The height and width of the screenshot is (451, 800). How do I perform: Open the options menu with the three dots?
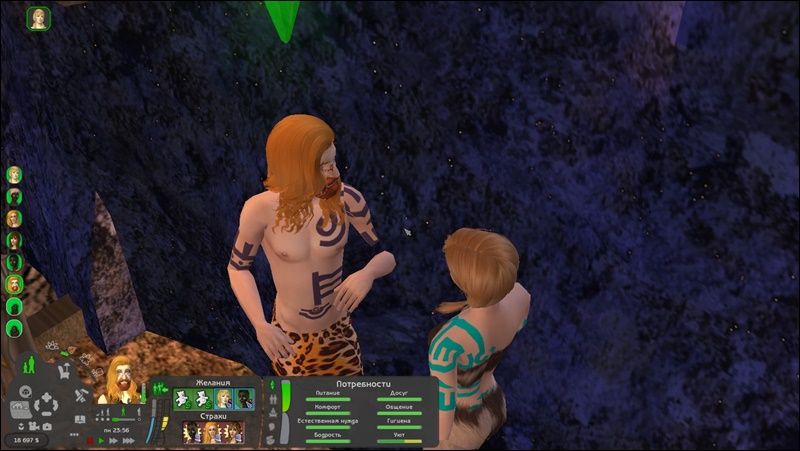click(x=74, y=435)
